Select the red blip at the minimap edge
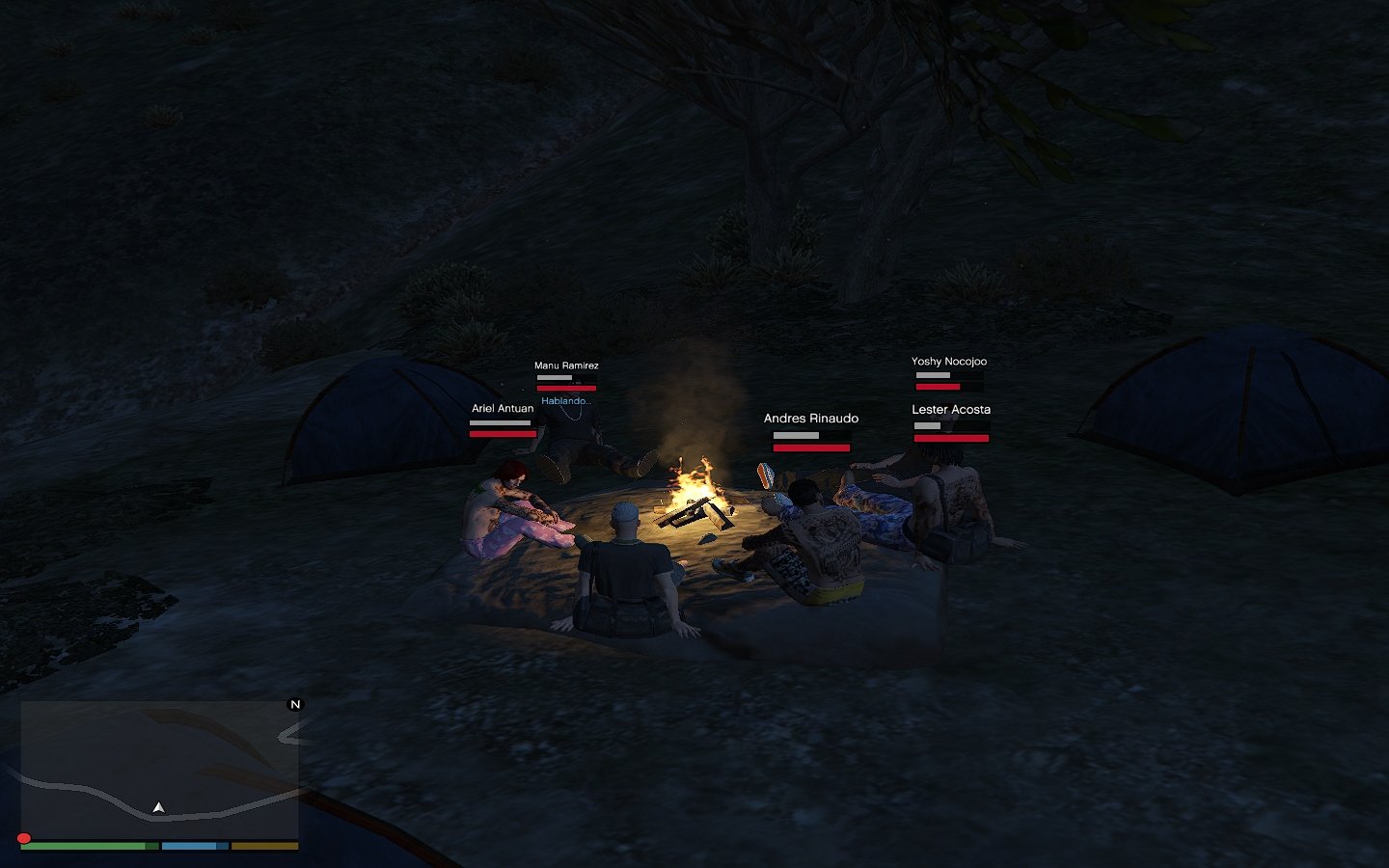 pyautogui.click(x=24, y=838)
